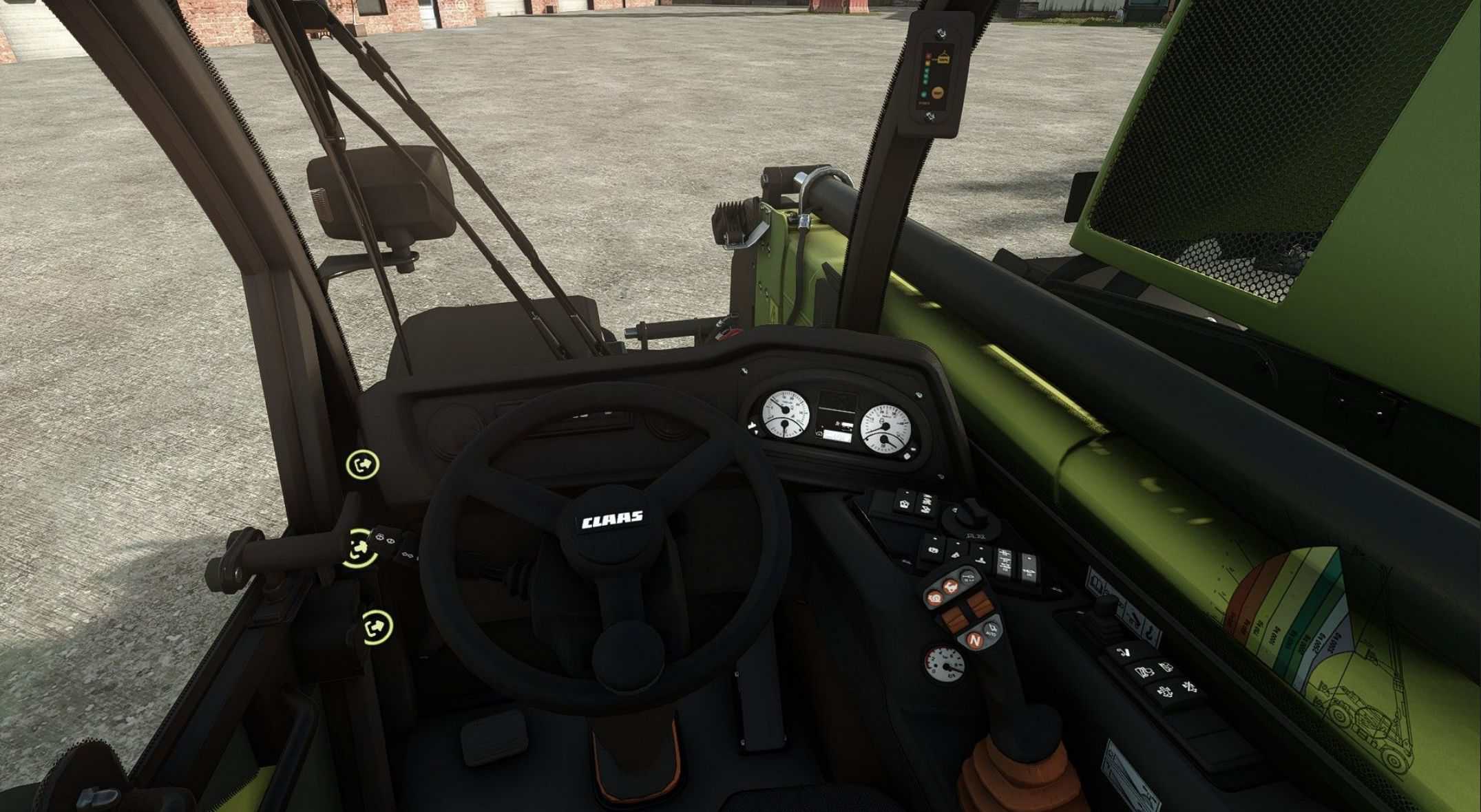Viewport: 1481px width, 812px height.
Task: Activate the interaction marker on the indicator stalk
Action: pyautogui.click(x=359, y=548)
